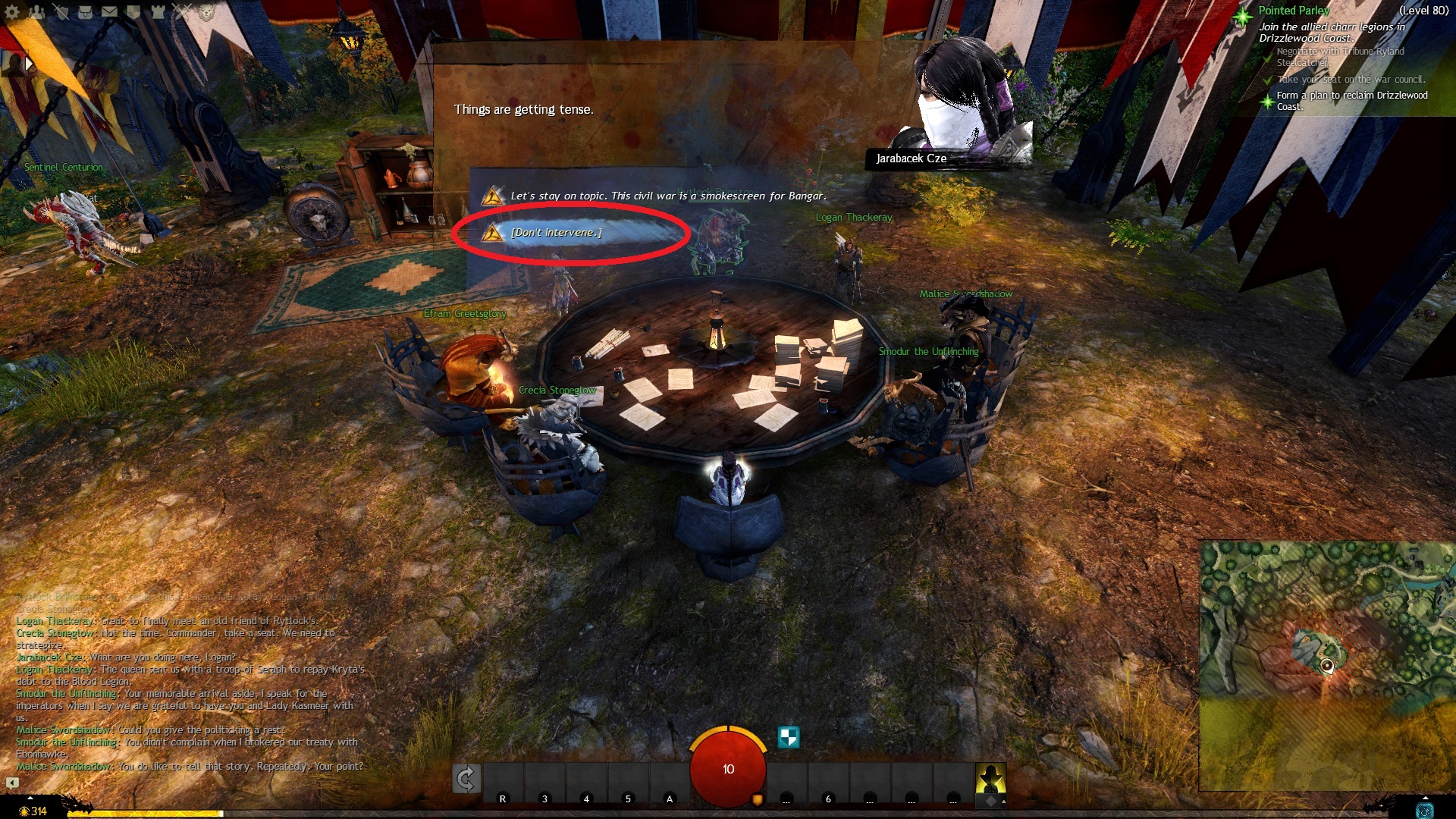The image size is (1456, 819).
Task: Activate the glowing yellow mount skill icon
Action: tap(990, 779)
